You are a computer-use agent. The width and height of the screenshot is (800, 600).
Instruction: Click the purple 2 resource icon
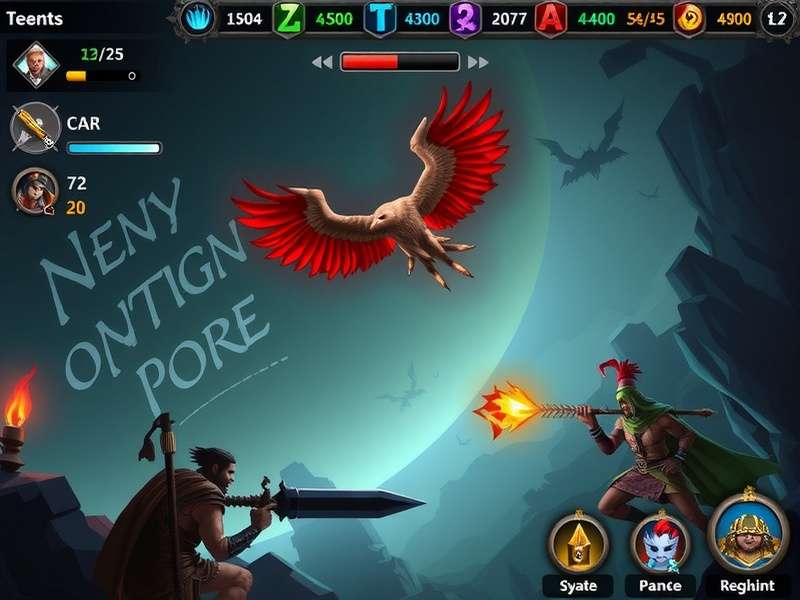[x=465, y=19]
